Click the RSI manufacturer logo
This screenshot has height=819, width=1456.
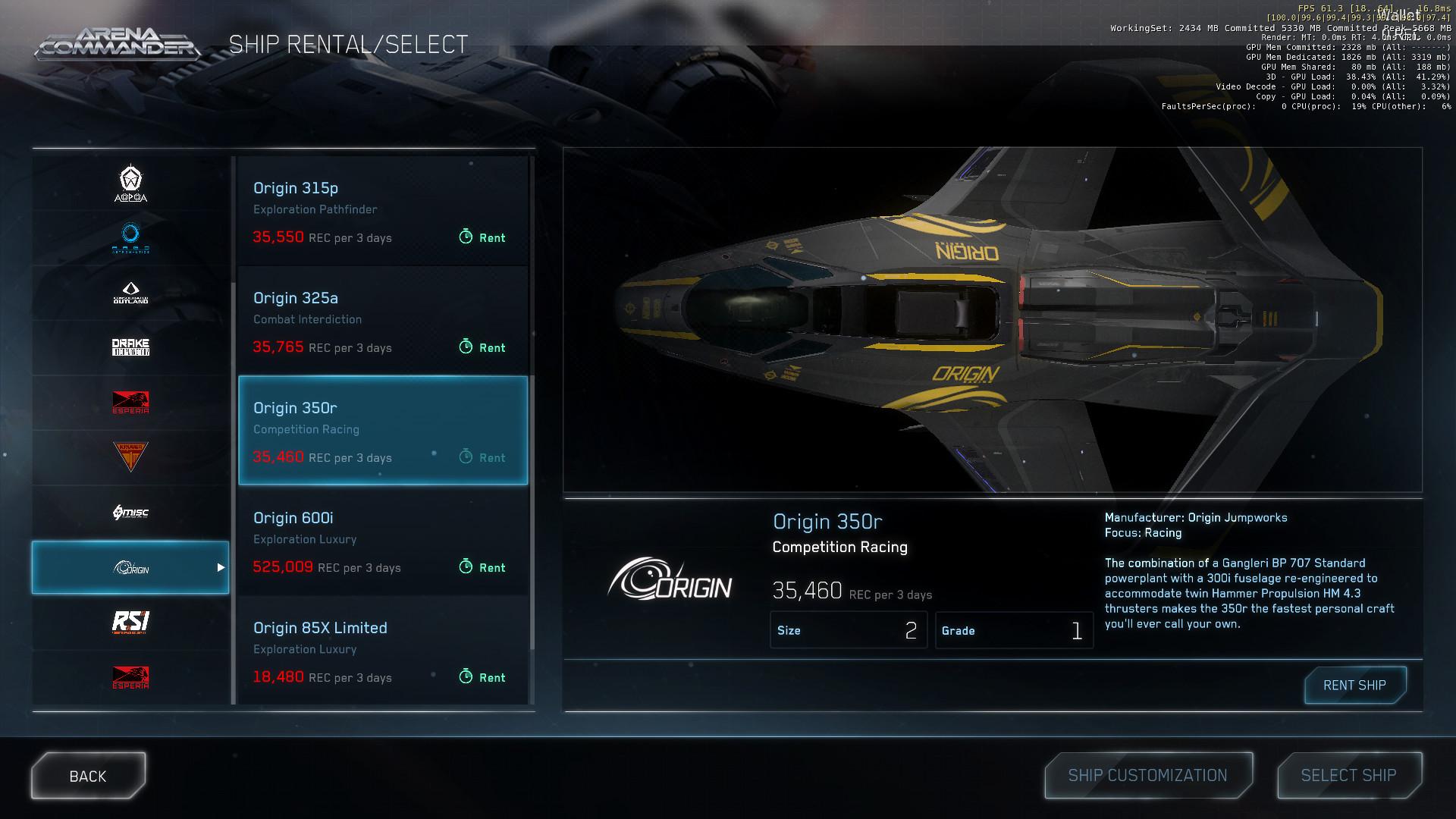coord(129,622)
